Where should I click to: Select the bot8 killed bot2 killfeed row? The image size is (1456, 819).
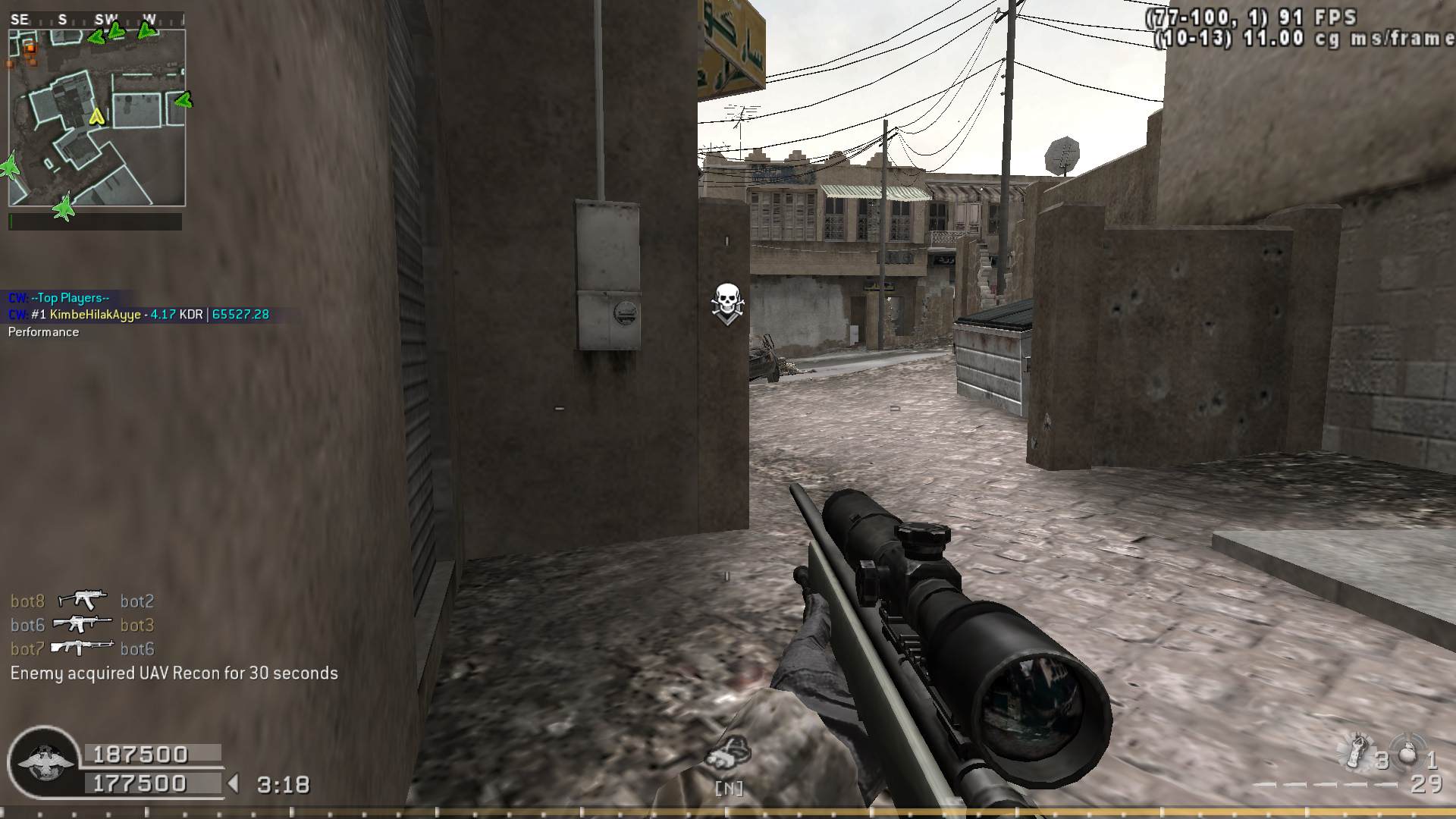[x=82, y=601]
